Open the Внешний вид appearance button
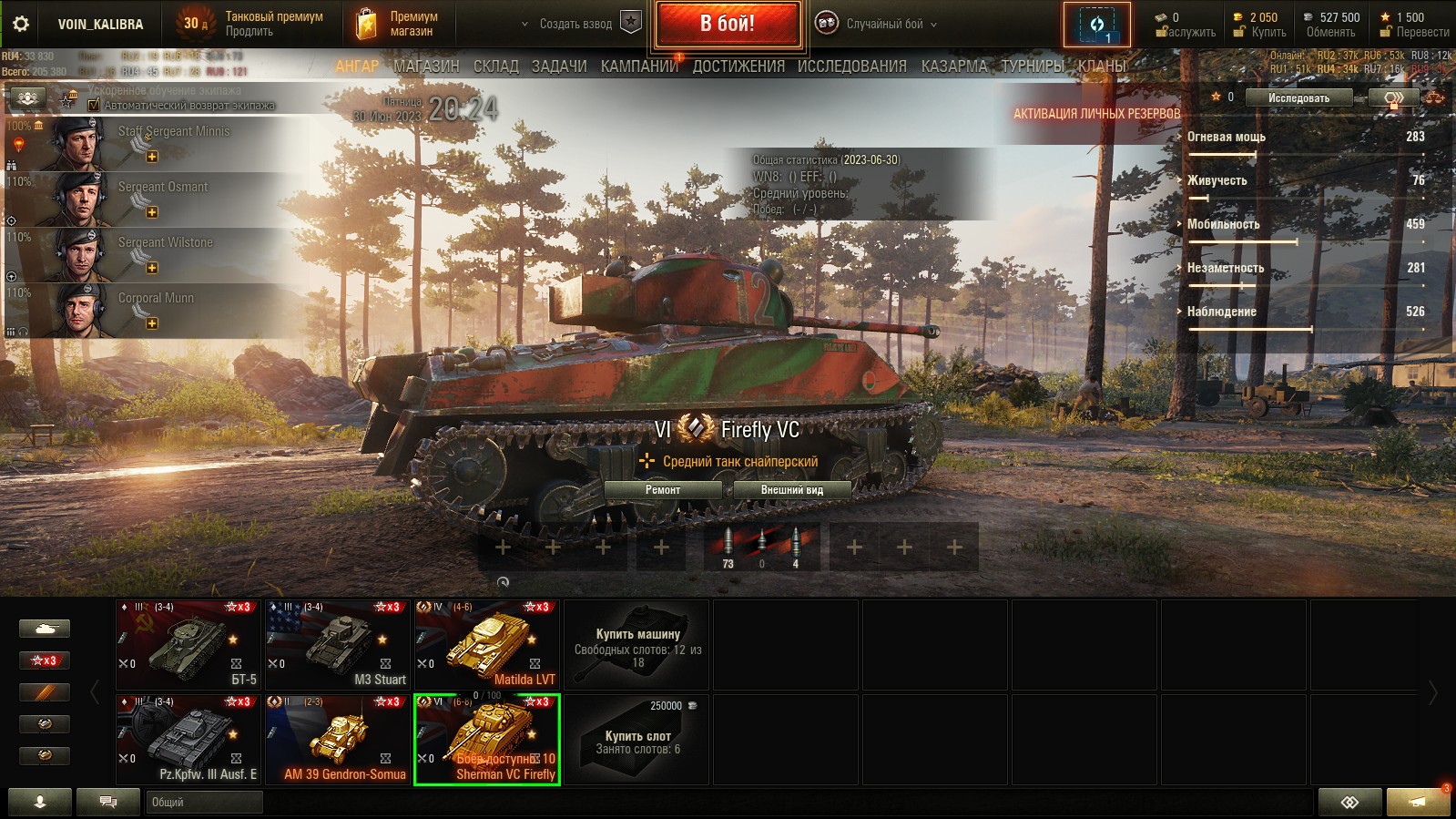Screen dimensions: 1456x819 [791, 490]
